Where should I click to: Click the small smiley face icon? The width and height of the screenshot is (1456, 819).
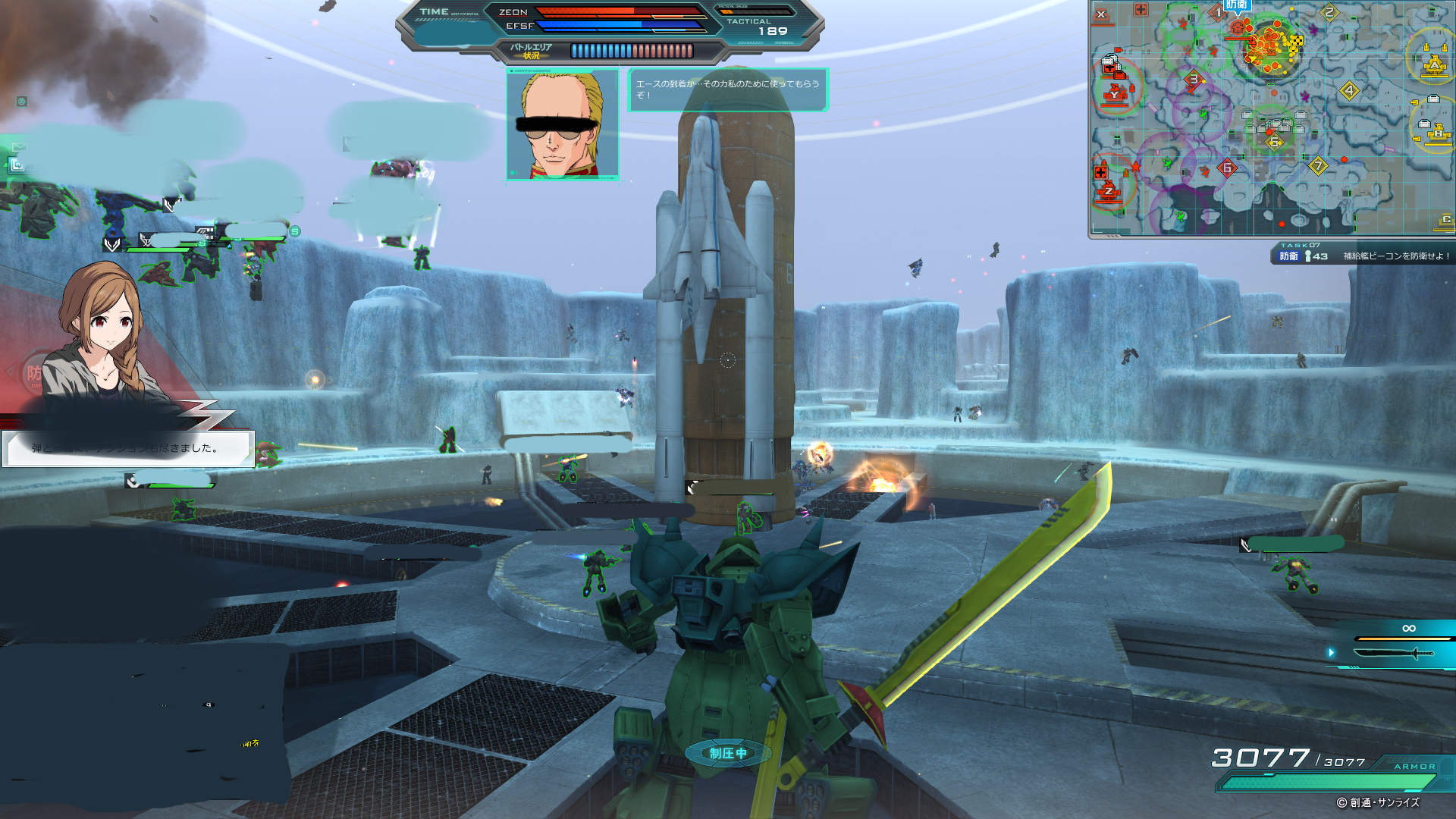pos(22,102)
